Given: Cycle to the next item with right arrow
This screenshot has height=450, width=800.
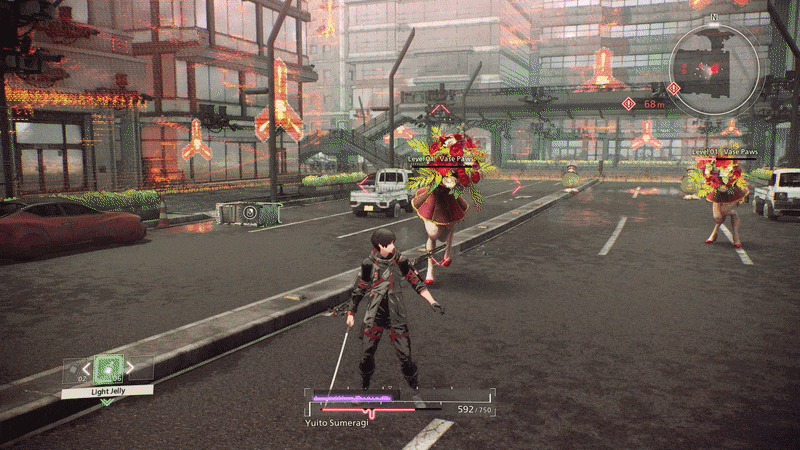Looking at the screenshot, I should pos(131,370).
